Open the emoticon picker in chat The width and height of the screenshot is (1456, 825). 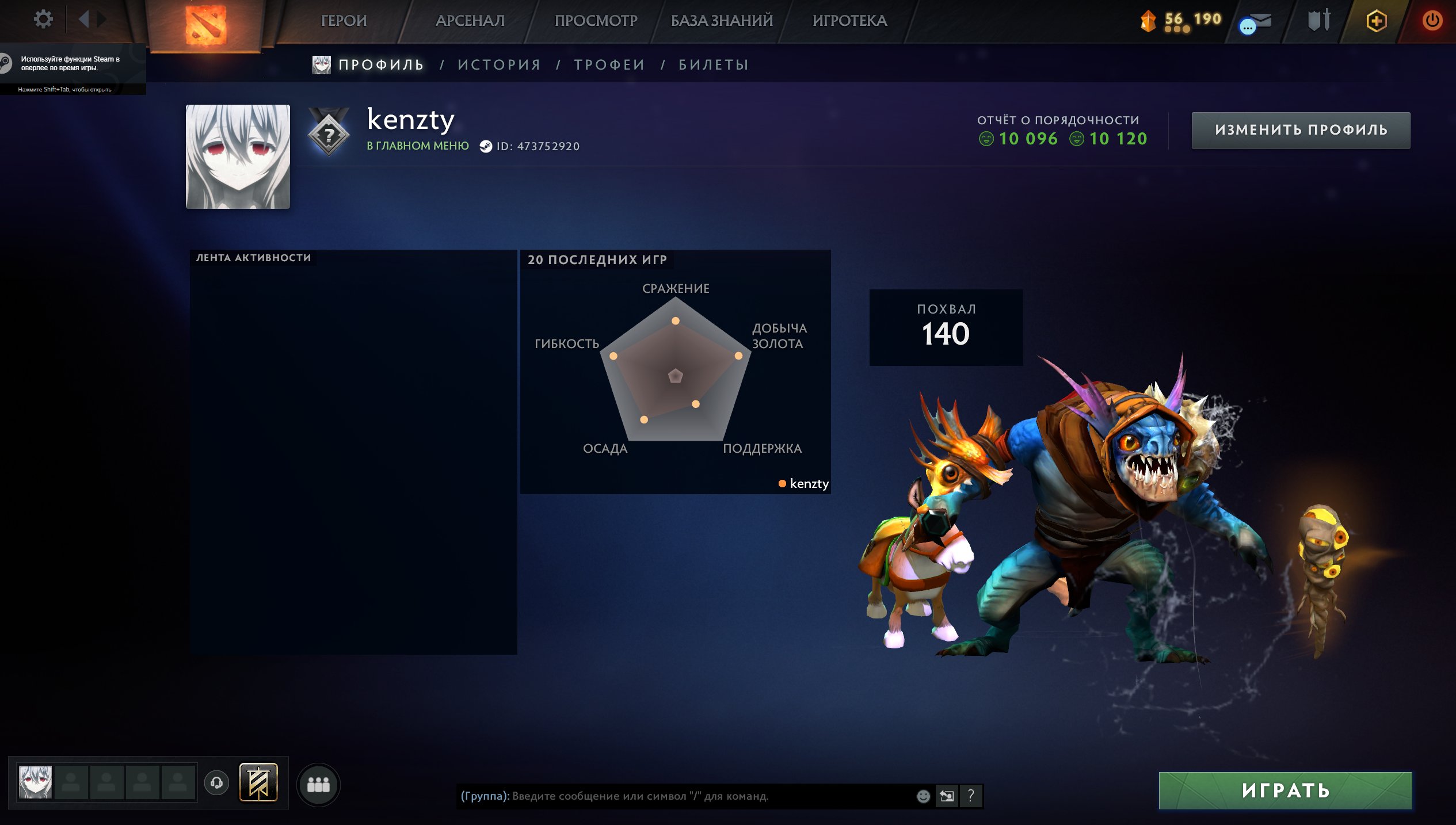[x=923, y=796]
